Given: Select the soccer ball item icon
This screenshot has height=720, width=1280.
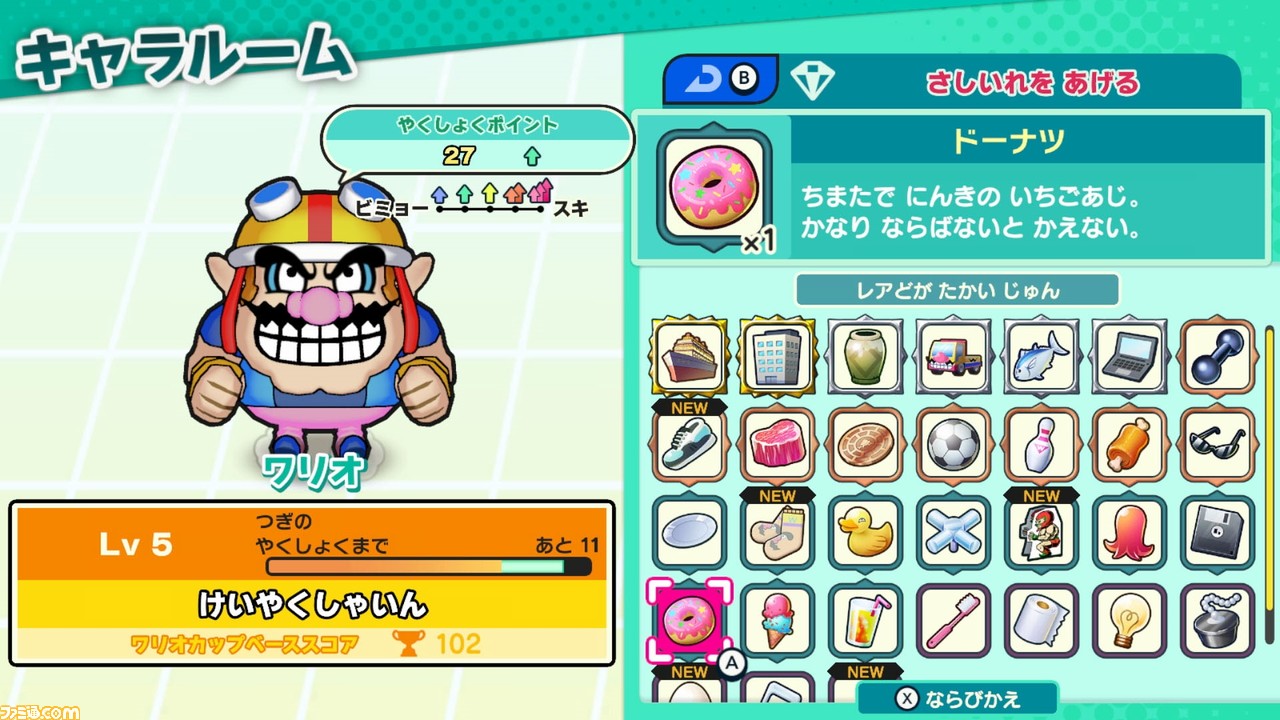Looking at the screenshot, I should click(x=952, y=445).
